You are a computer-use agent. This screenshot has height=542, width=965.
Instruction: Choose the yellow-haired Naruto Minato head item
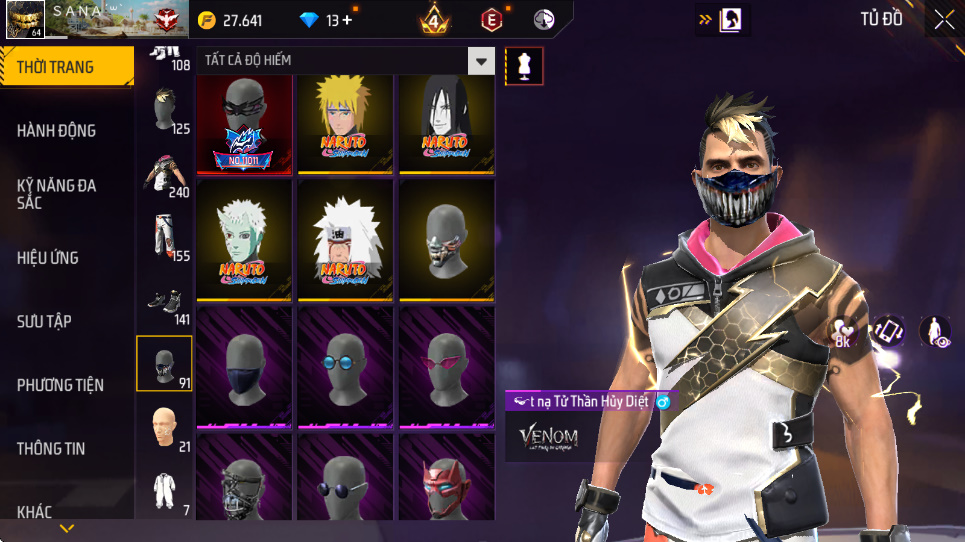[345, 124]
